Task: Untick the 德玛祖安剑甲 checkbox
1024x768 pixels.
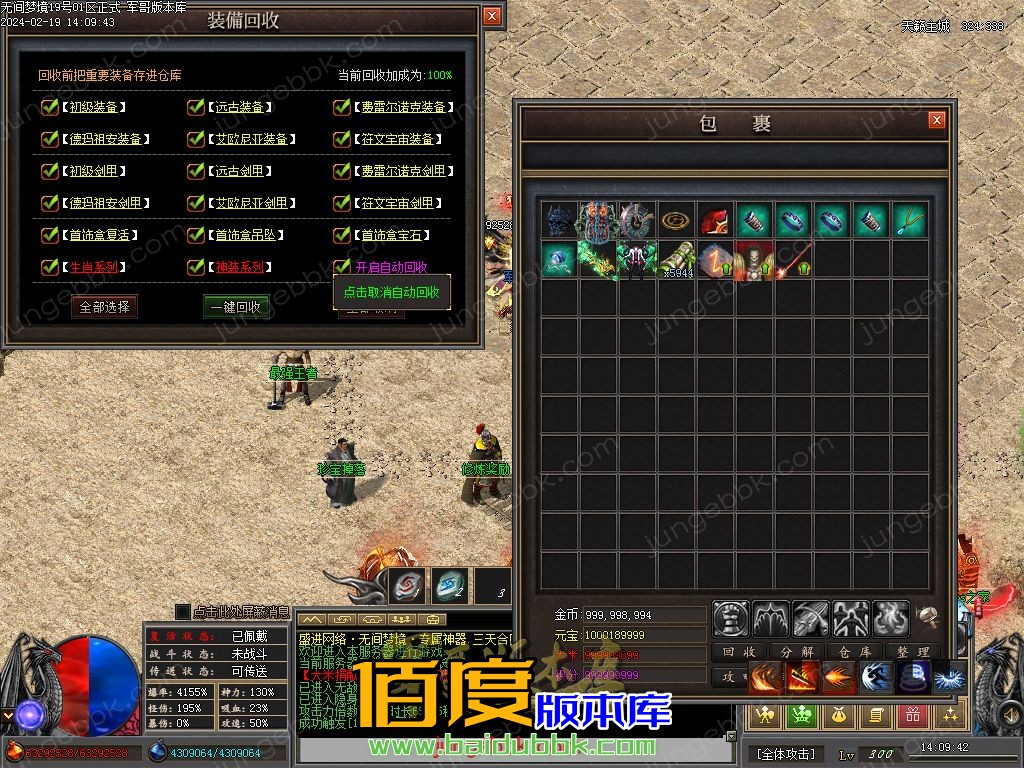Action: click(x=50, y=203)
